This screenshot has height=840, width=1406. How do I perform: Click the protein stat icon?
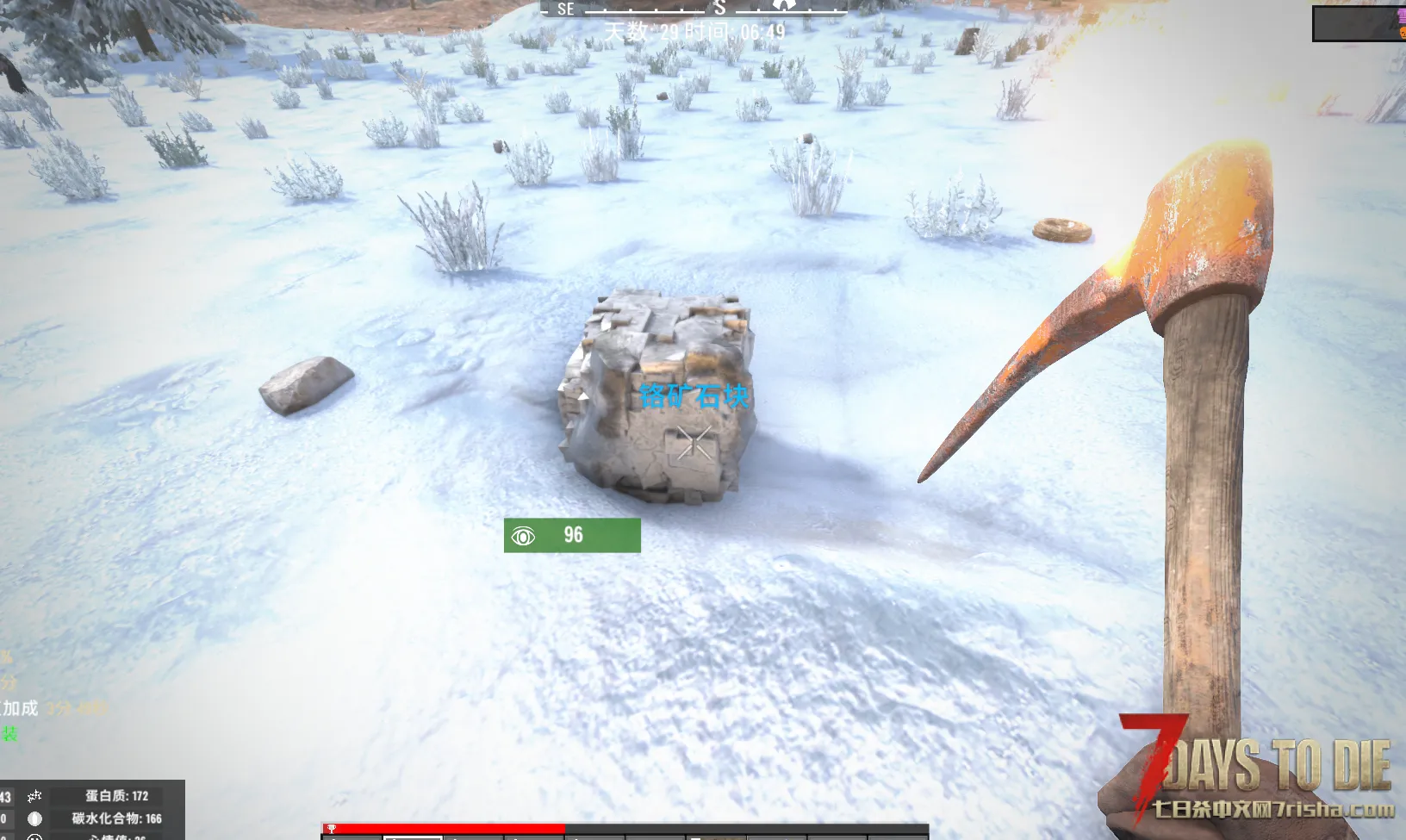(x=34, y=796)
